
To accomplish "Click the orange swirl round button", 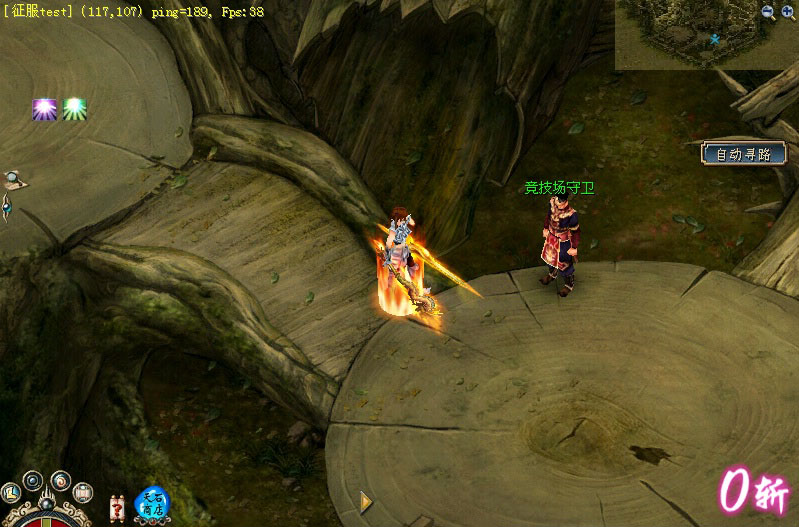I will point(61,480).
